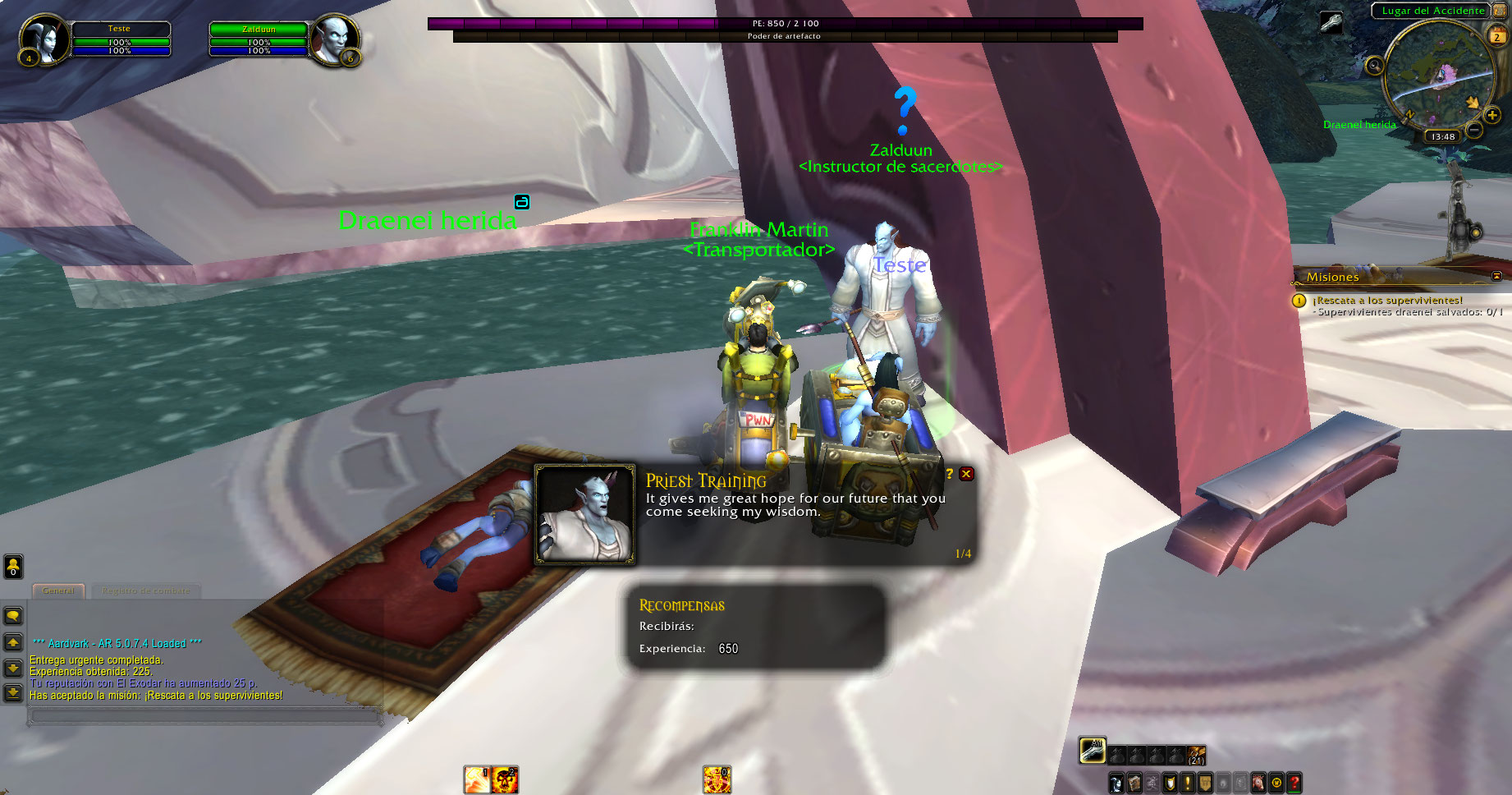The width and height of the screenshot is (1512, 795).
Task: Jump chat to the bottom
Action: (x=13, y=693)
